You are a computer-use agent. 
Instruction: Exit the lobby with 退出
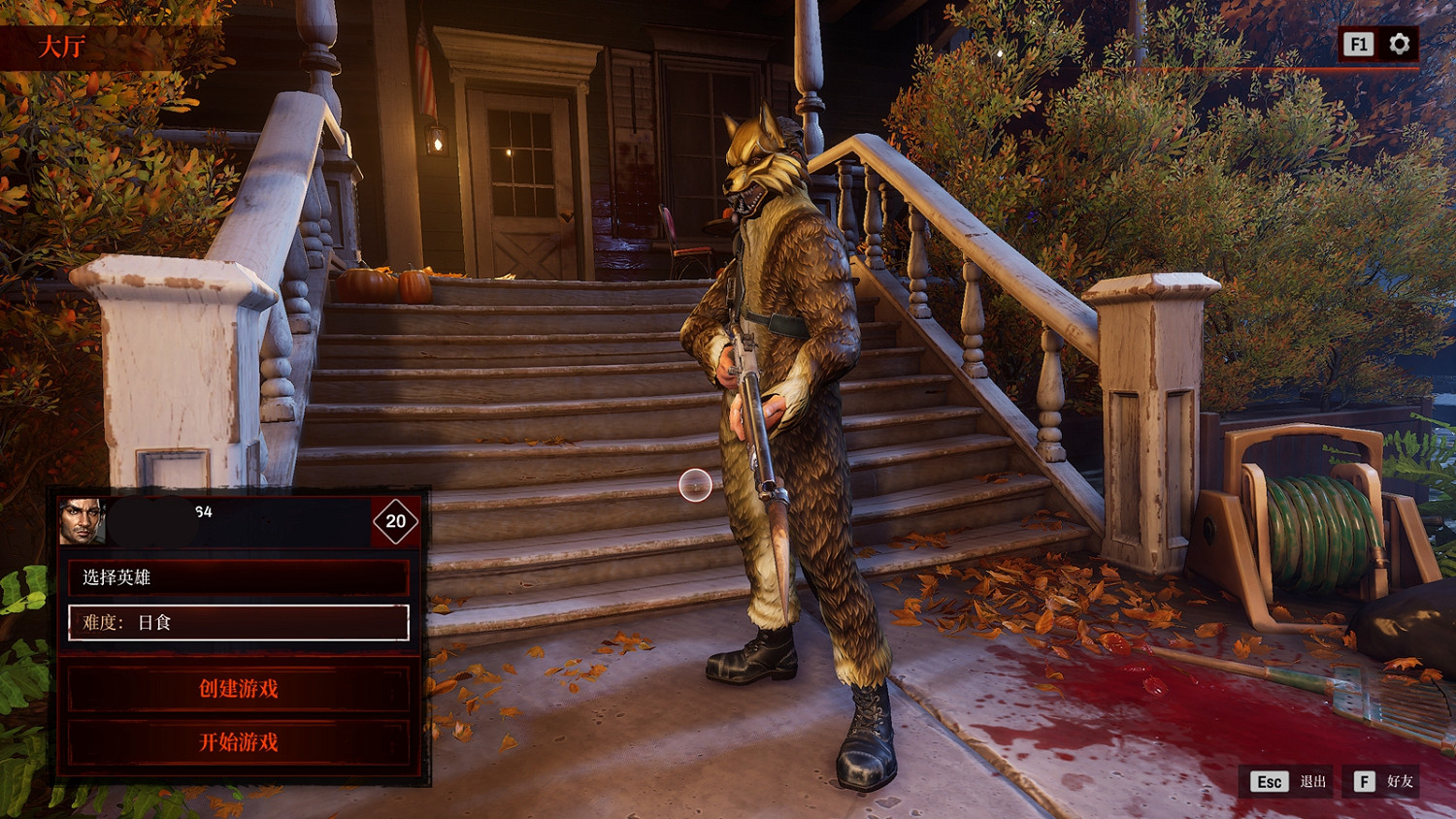[x=1289, y=781]
